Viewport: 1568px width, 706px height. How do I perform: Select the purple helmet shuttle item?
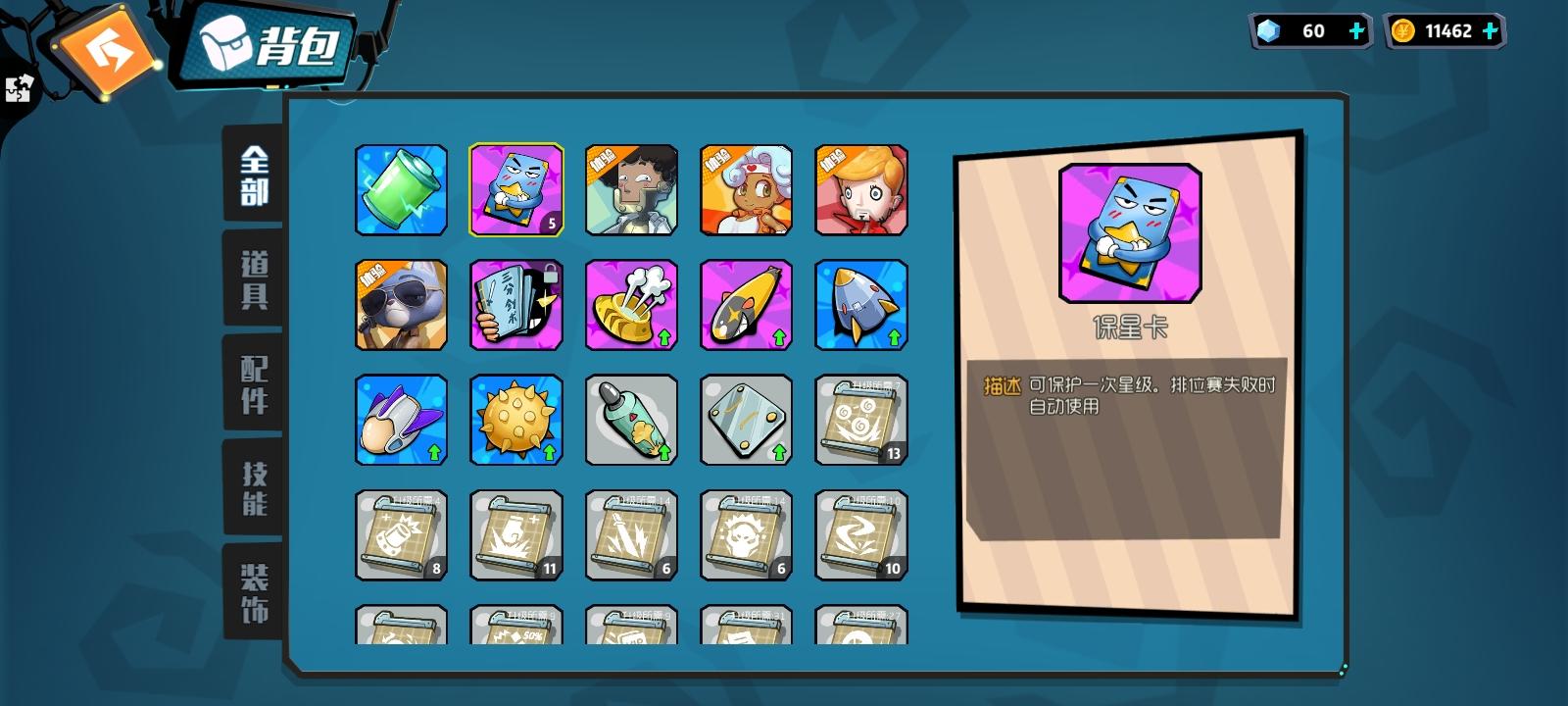click(401, 420)
